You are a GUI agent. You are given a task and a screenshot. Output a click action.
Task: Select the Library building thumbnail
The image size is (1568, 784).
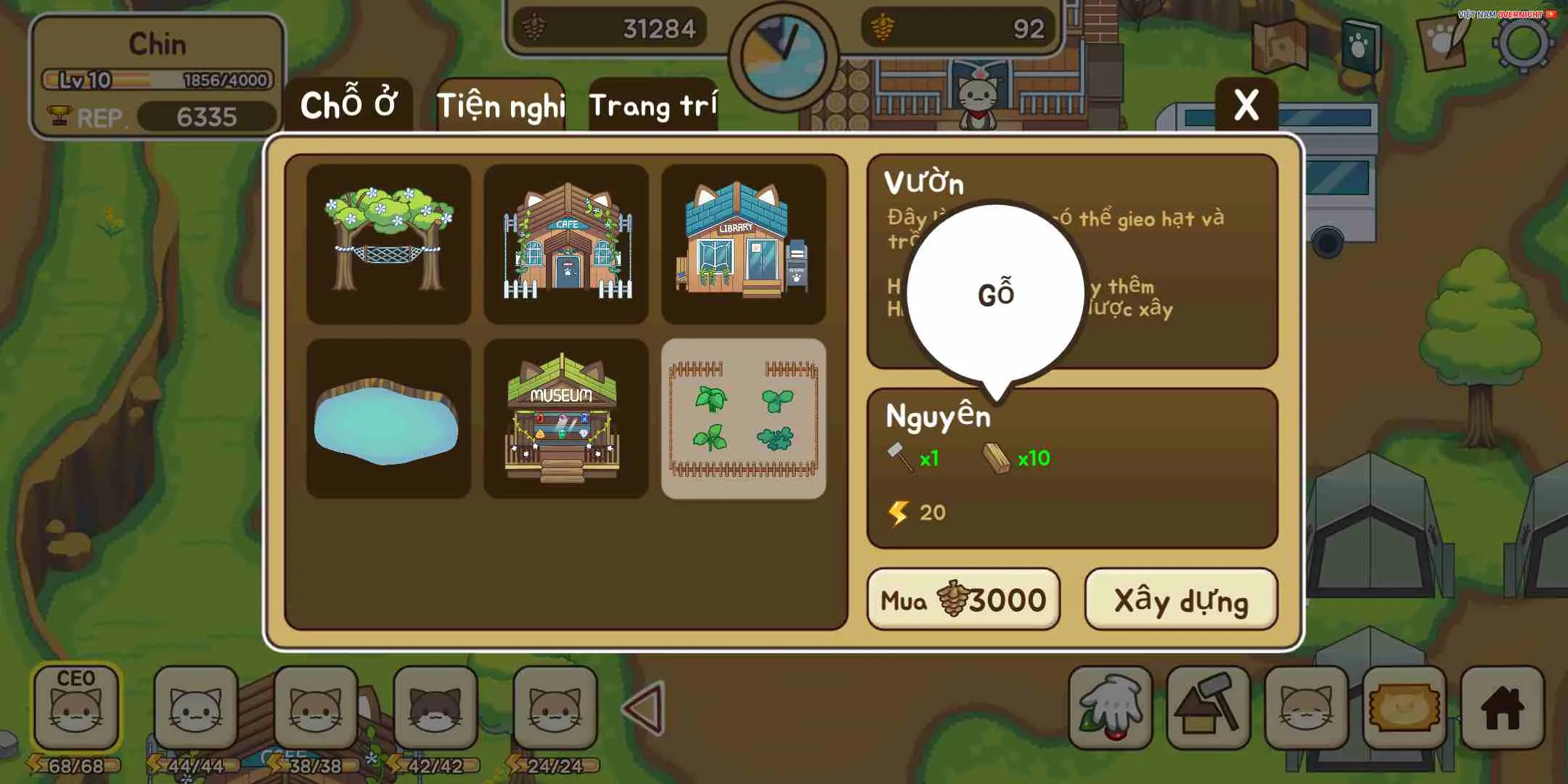(x=743, y=245)
